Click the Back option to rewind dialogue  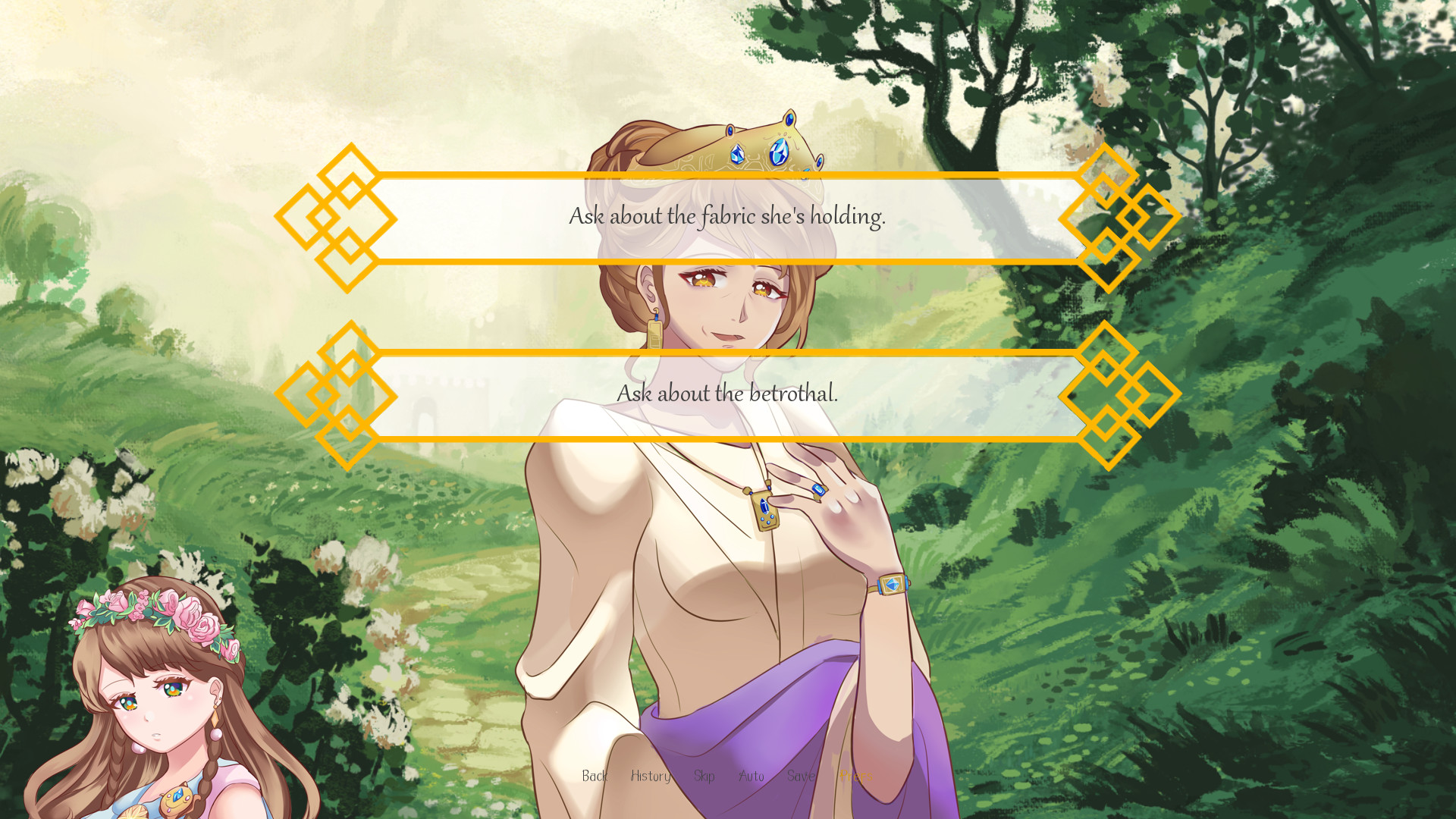tap(596, 776)
